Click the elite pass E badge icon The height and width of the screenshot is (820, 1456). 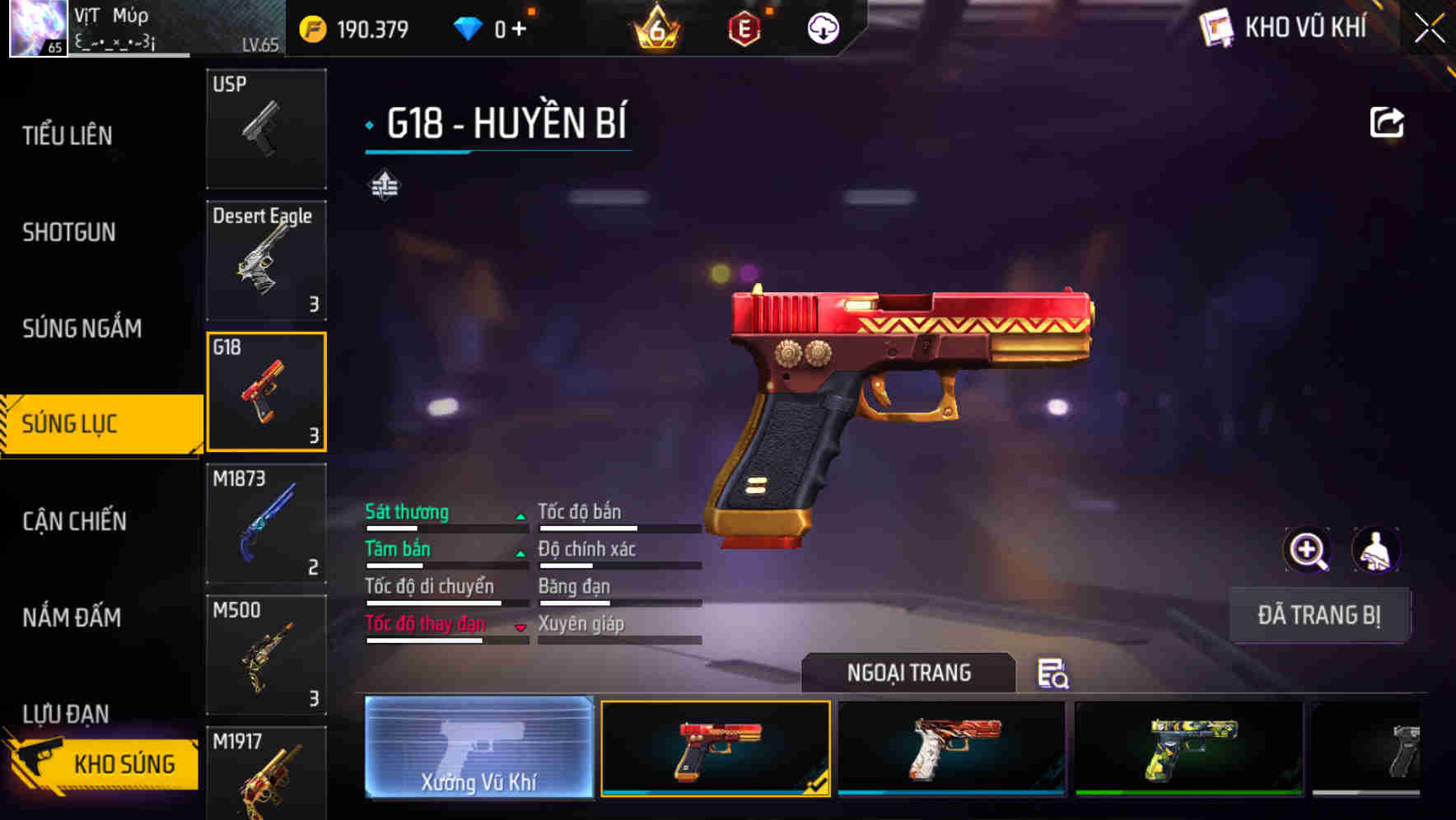[x=745, y=28]
